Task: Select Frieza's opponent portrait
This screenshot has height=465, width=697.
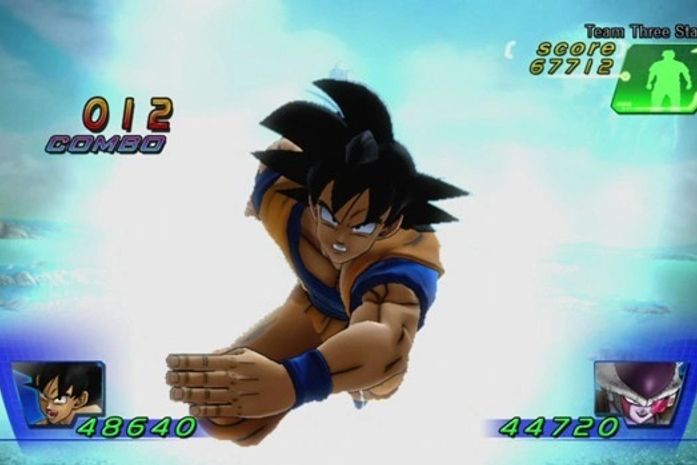Action: click(640, 394)
